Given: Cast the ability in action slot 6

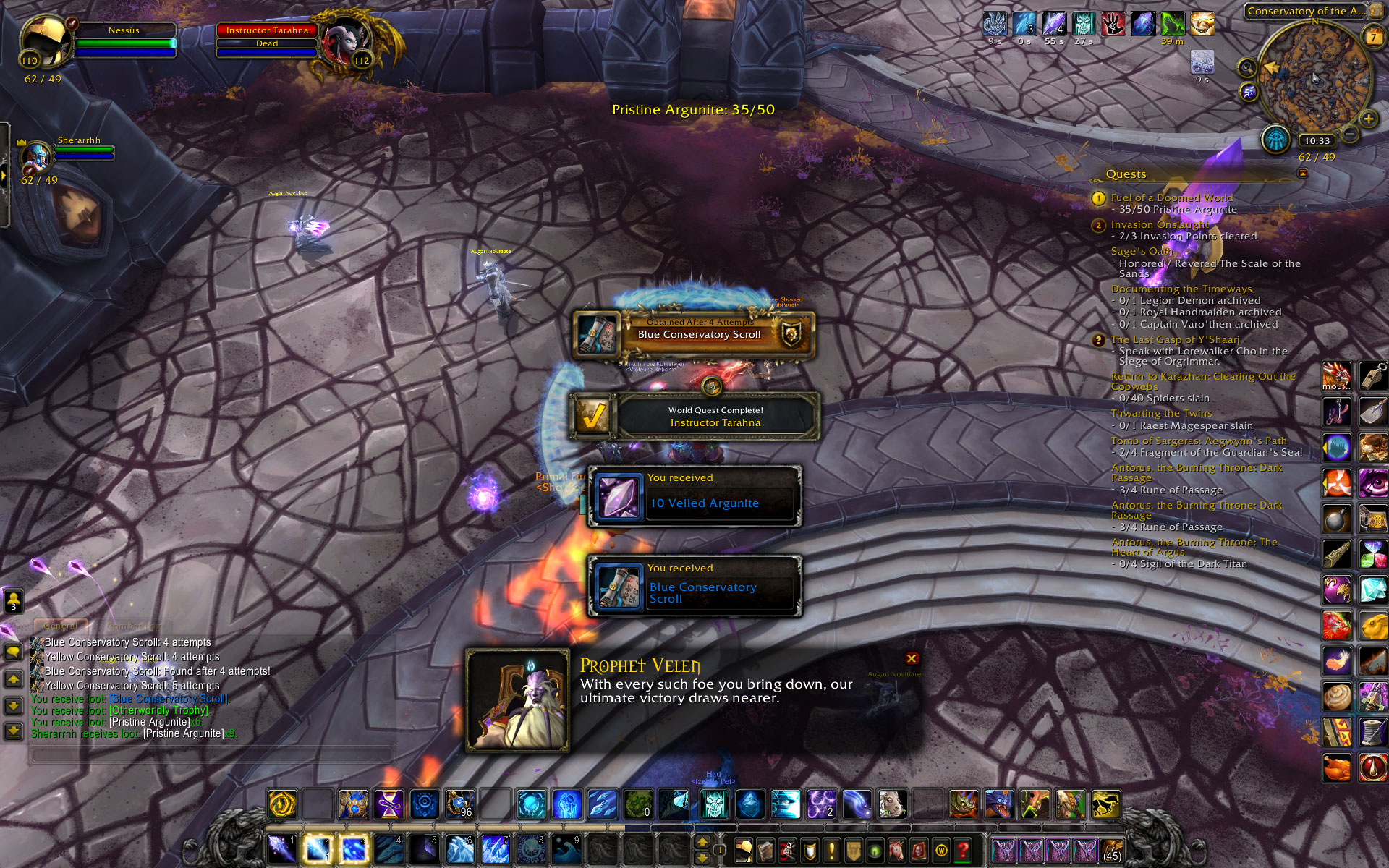Looking at the screenshot, I should click(459, 850).
